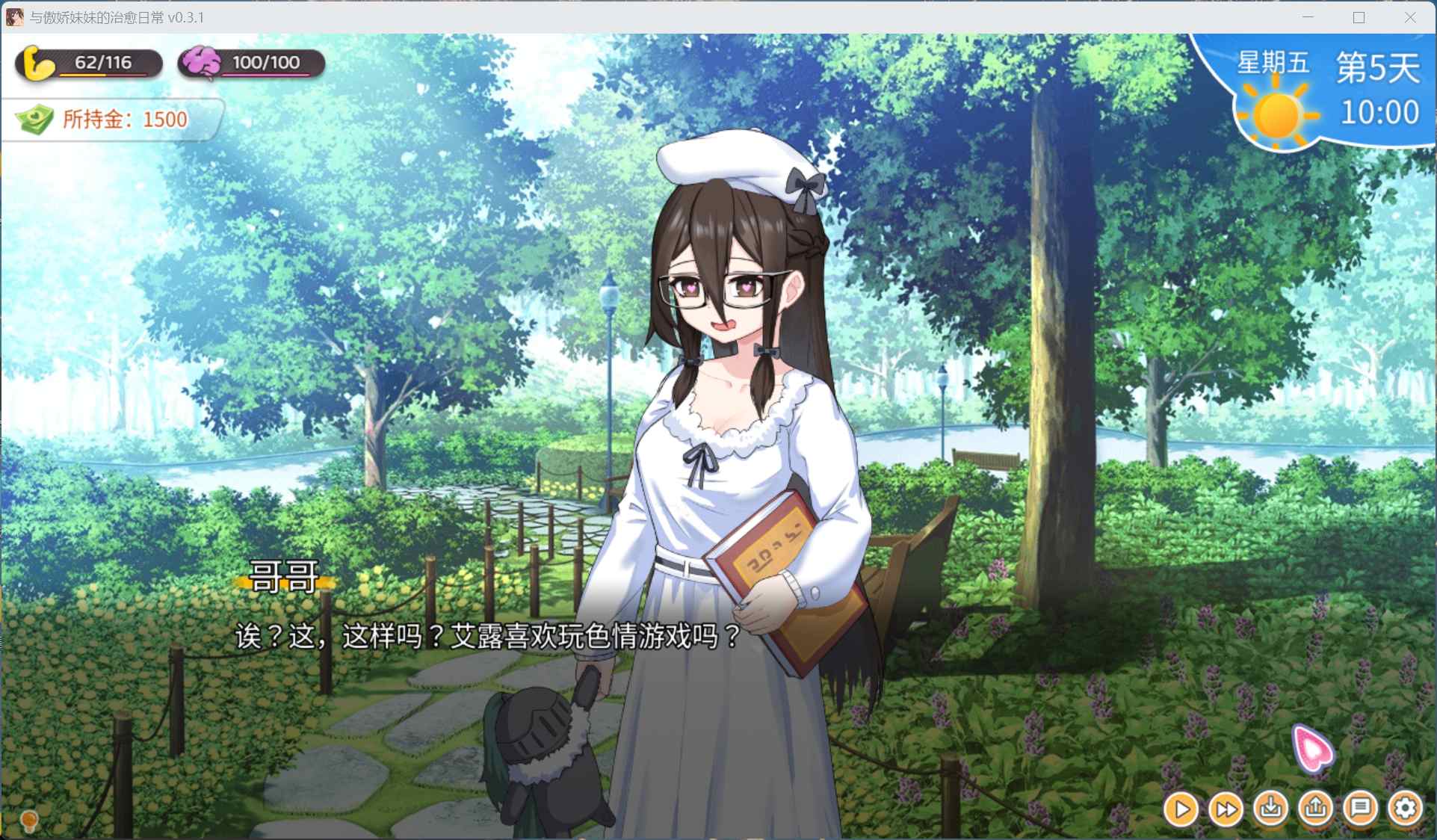Click the 100/100 energy progress bar

[x=265, y=62]
